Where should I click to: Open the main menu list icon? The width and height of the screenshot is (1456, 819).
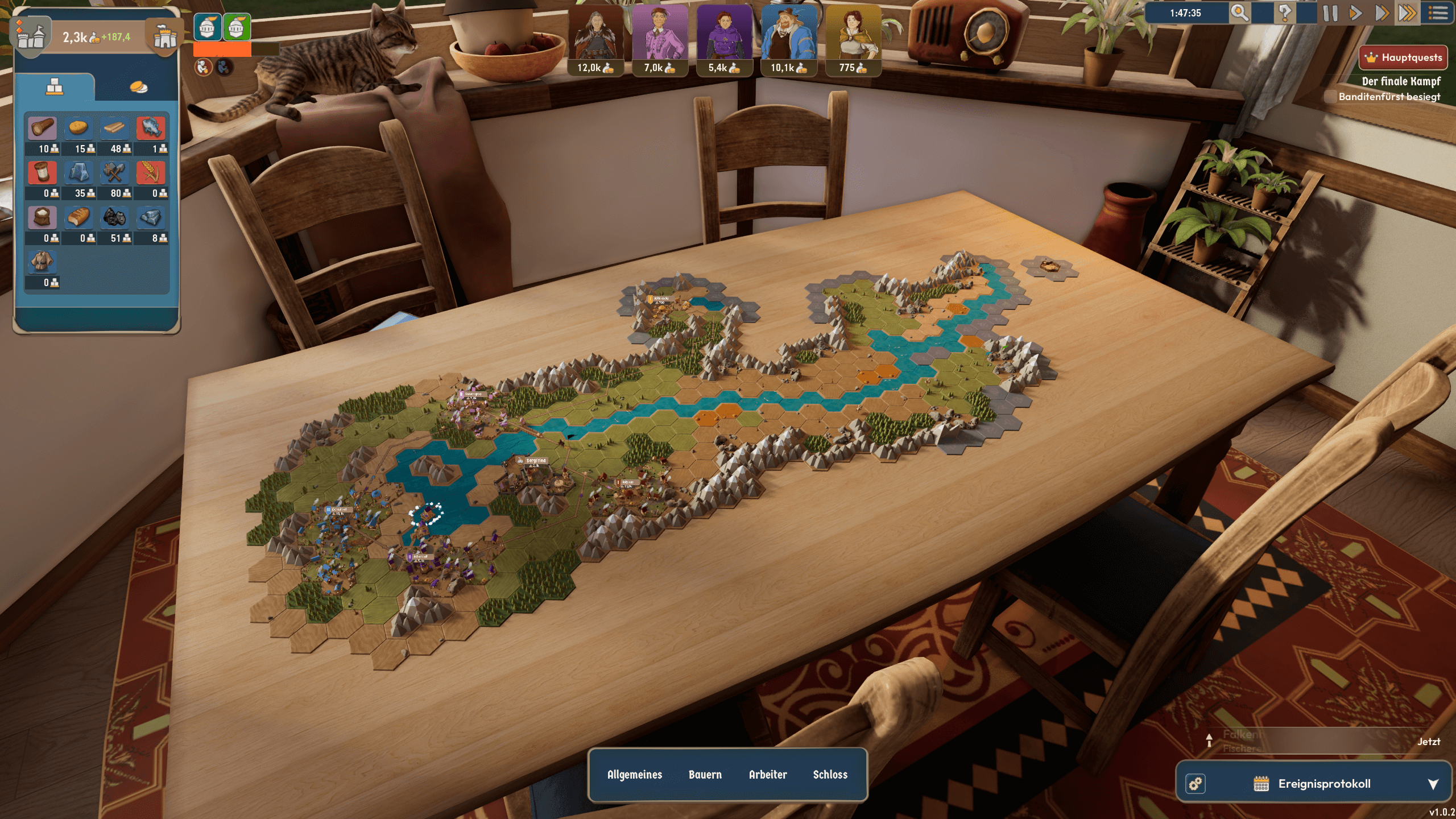pyautogui.click(x=1438, y=13)
